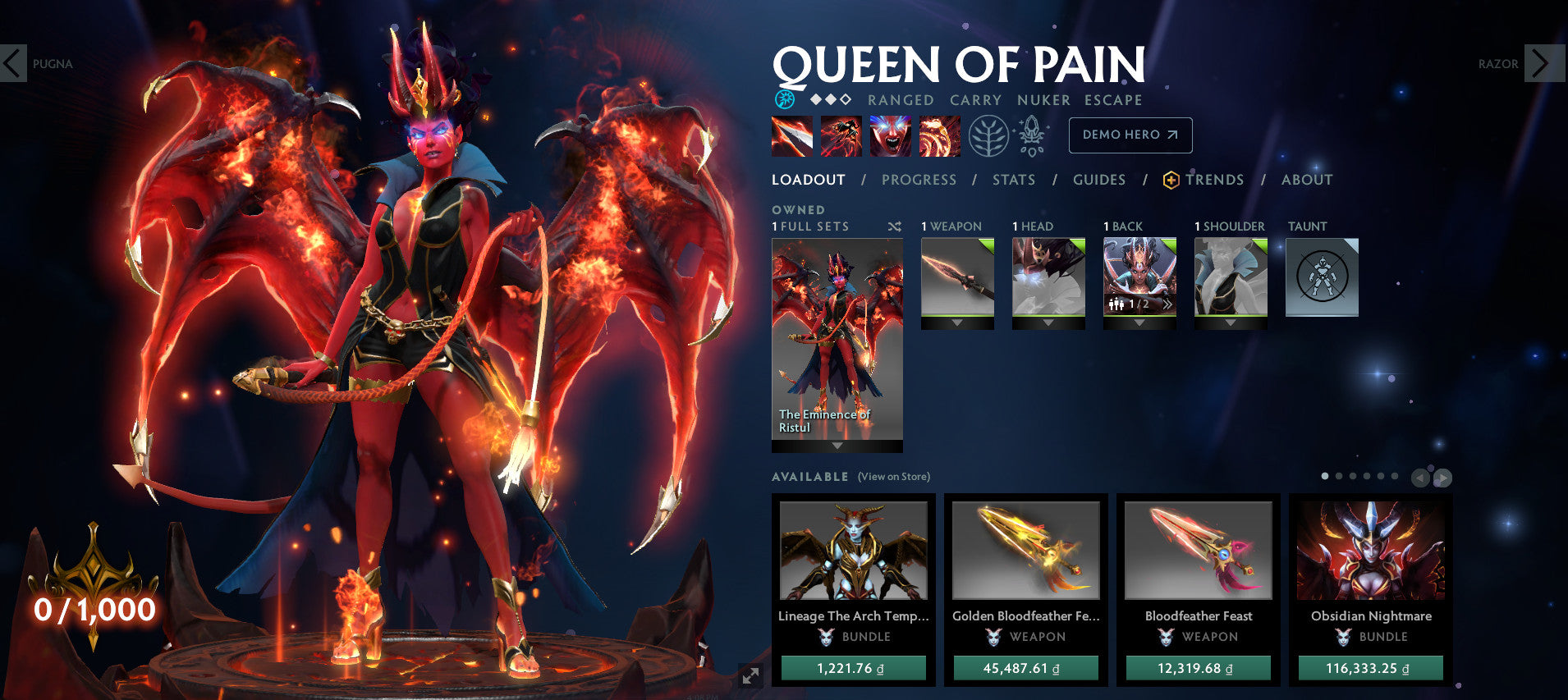Open the GUIDES tab
The width and height of the screenshot is (1568, 700).
[x=1100, y=180]
